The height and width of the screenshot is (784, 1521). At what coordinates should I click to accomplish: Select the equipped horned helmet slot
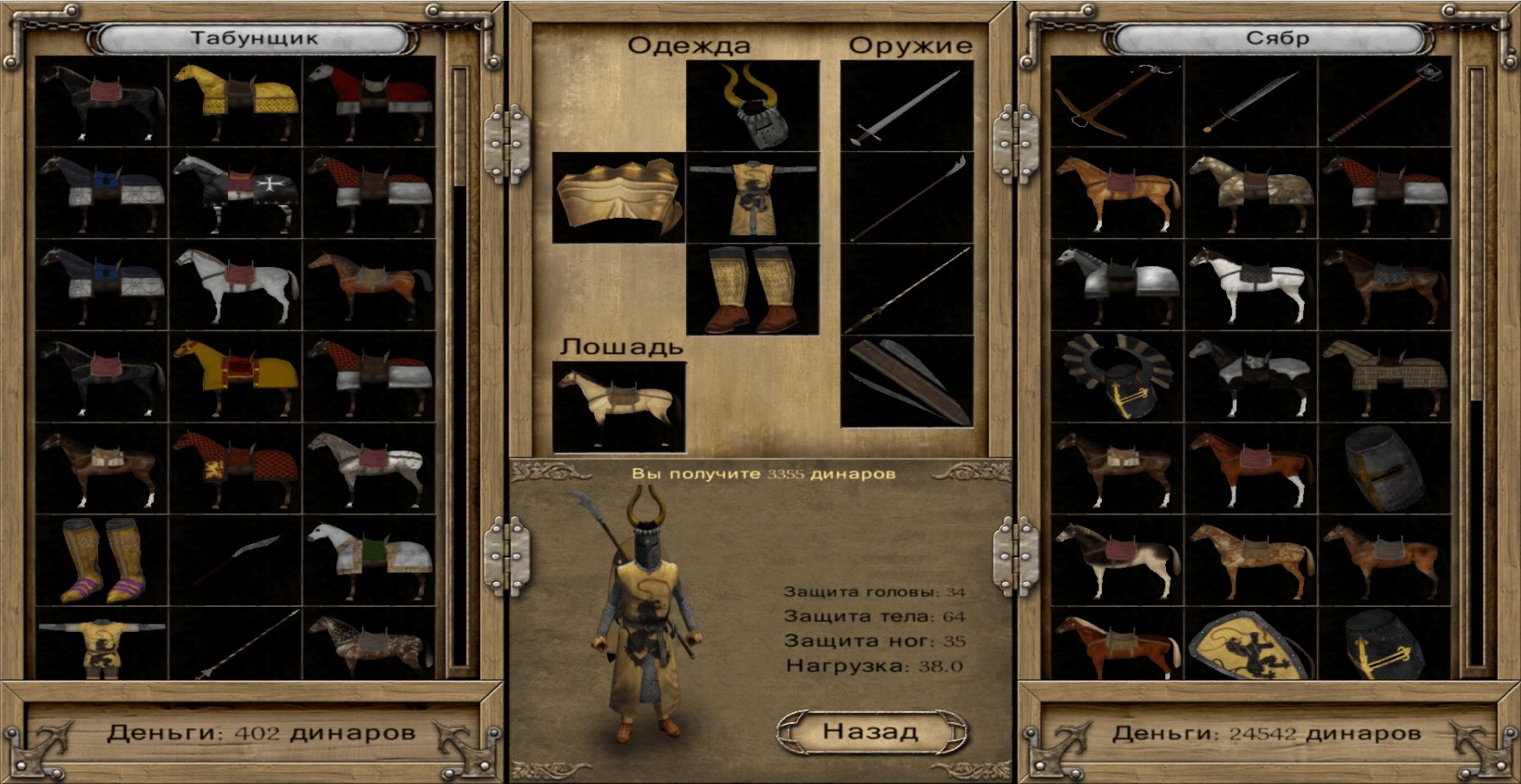(752, 106)
